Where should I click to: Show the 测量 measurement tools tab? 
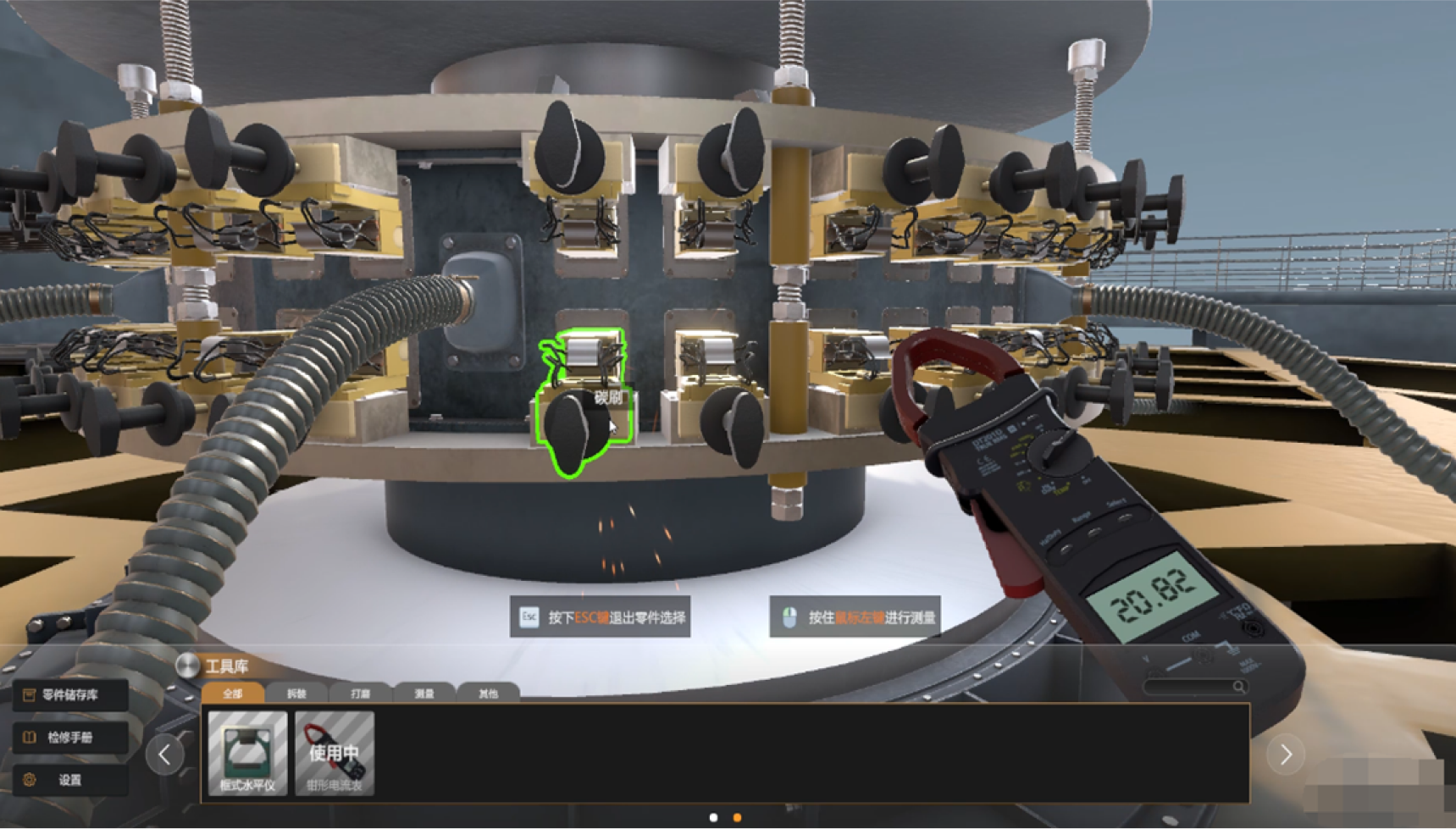coord(424,694)
